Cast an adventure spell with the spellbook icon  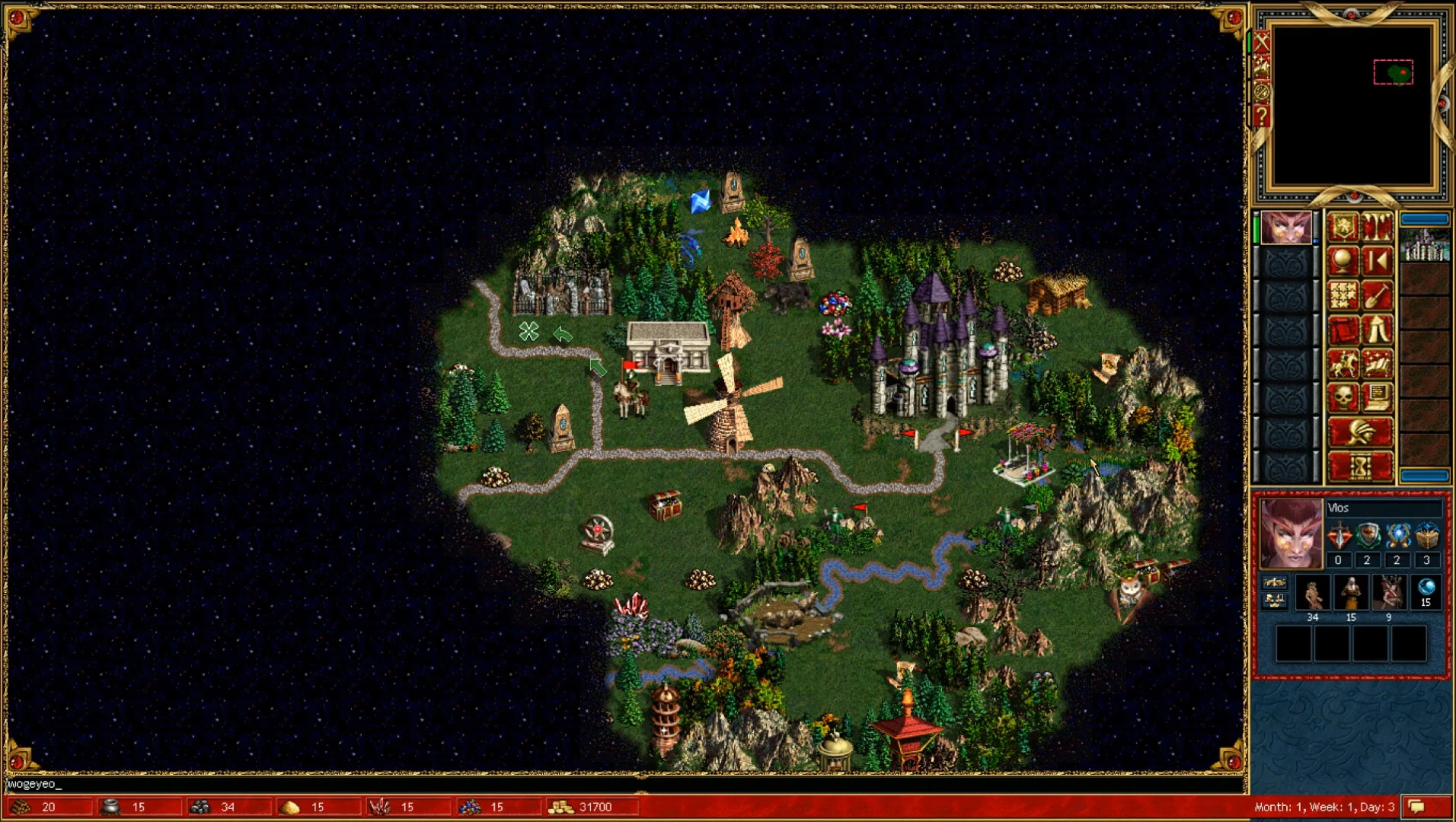coord(1376,364)
